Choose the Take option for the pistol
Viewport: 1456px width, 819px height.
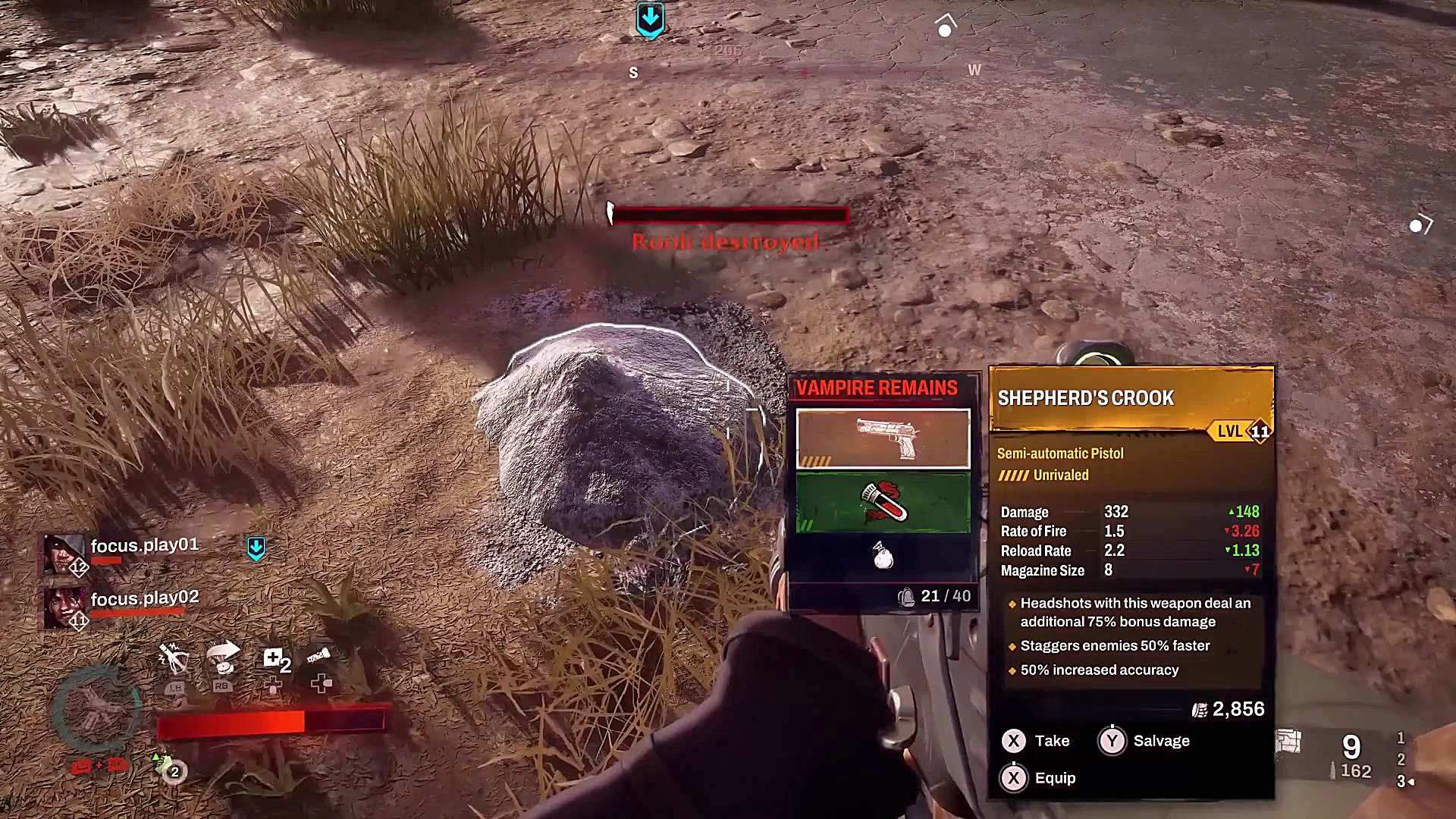click(1036, 741)
